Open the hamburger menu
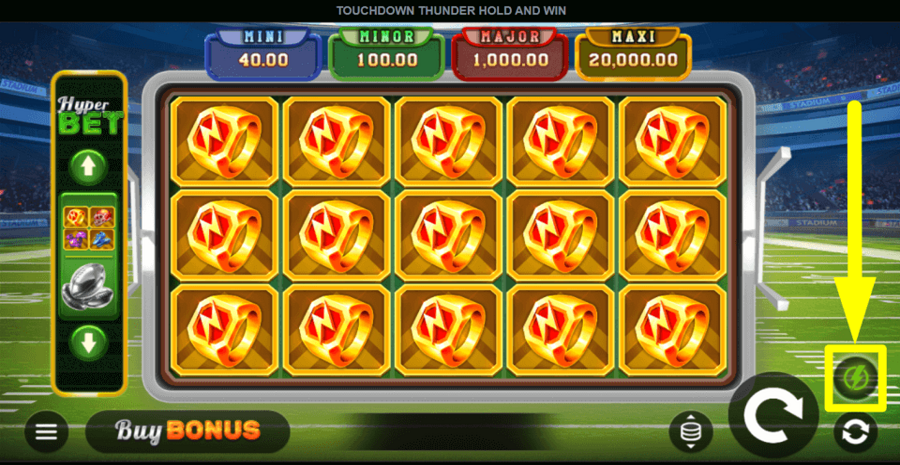900x465 pixels. [46, 431]
